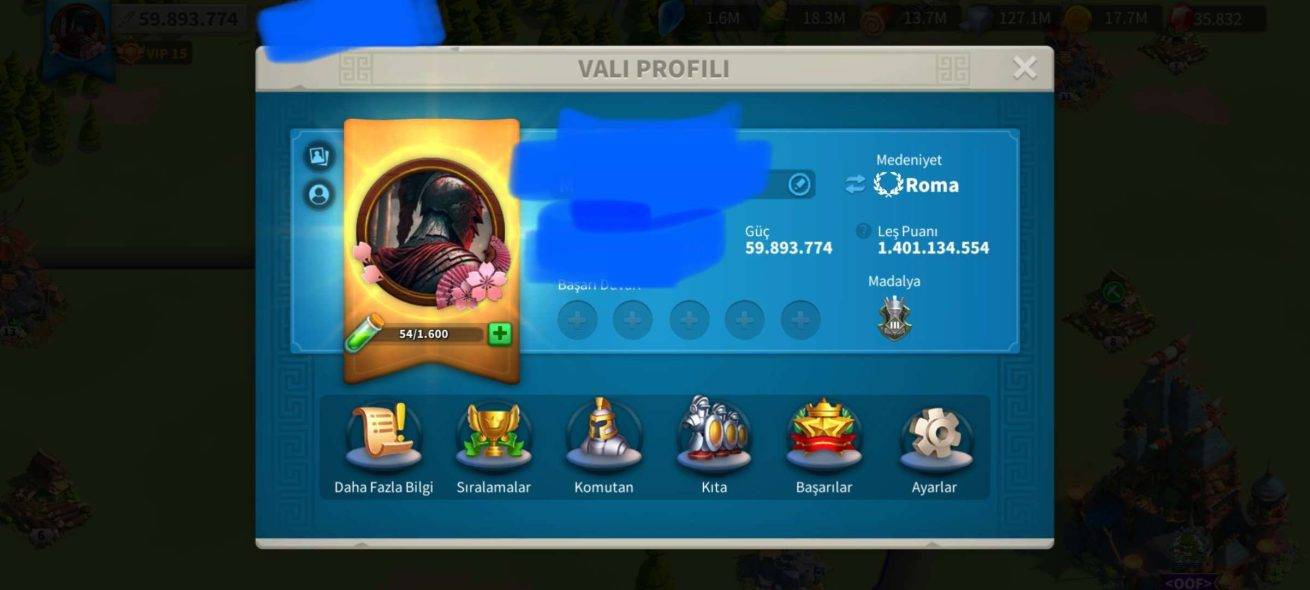The height and width of the screenshot is (590, 1310).
Task: Edit governor name with the pencil icon
Action: point(799,184)
